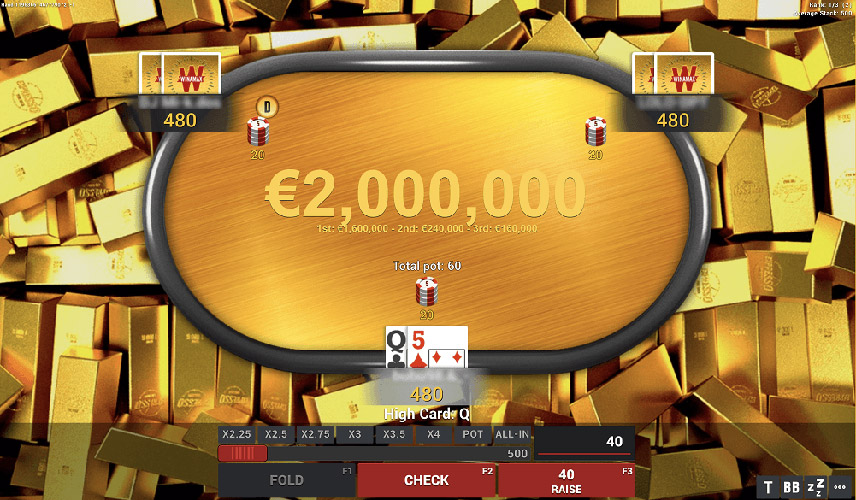Choose the X2.5 raise preset

point(276,435)
